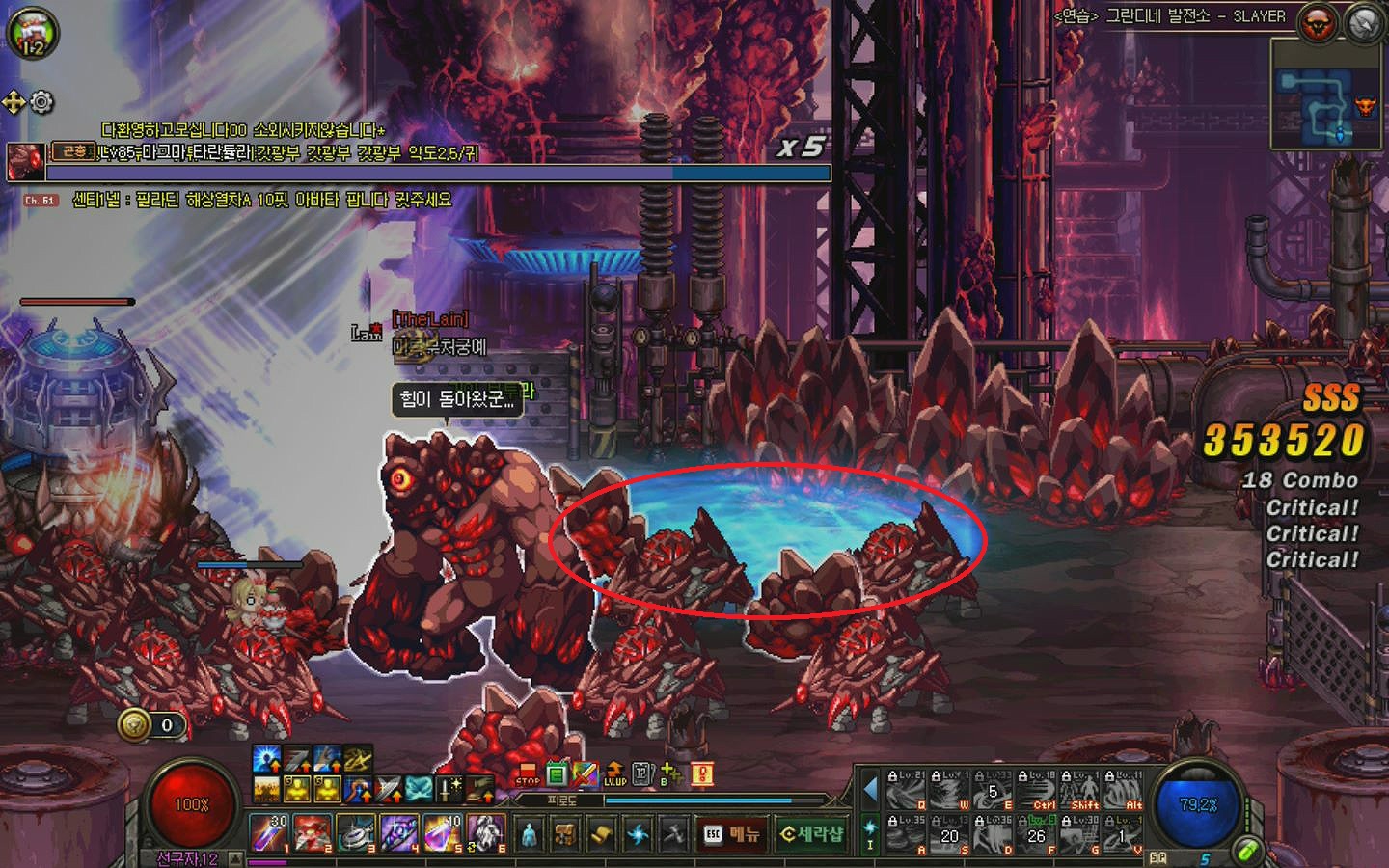The width and height of the screenshot is (1389, 868).
Task: Open the 세라샵 cash shop
Action: (811, 833)
